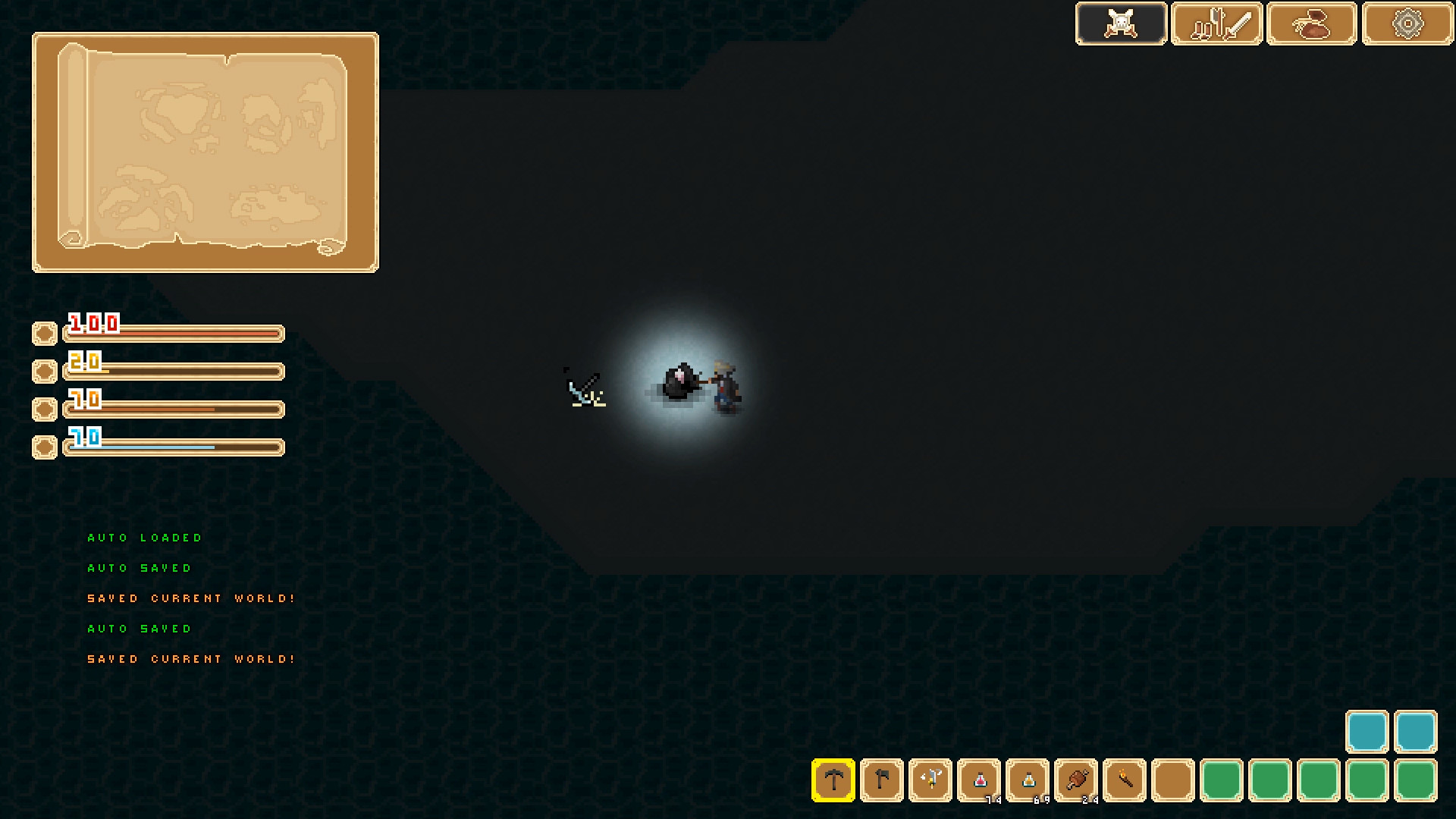The width and height of the screenshot is (1456, 819).
Task: Select the hatchet in the second hotbar slot
Action: pyautogui.click(x=882, y=780)
